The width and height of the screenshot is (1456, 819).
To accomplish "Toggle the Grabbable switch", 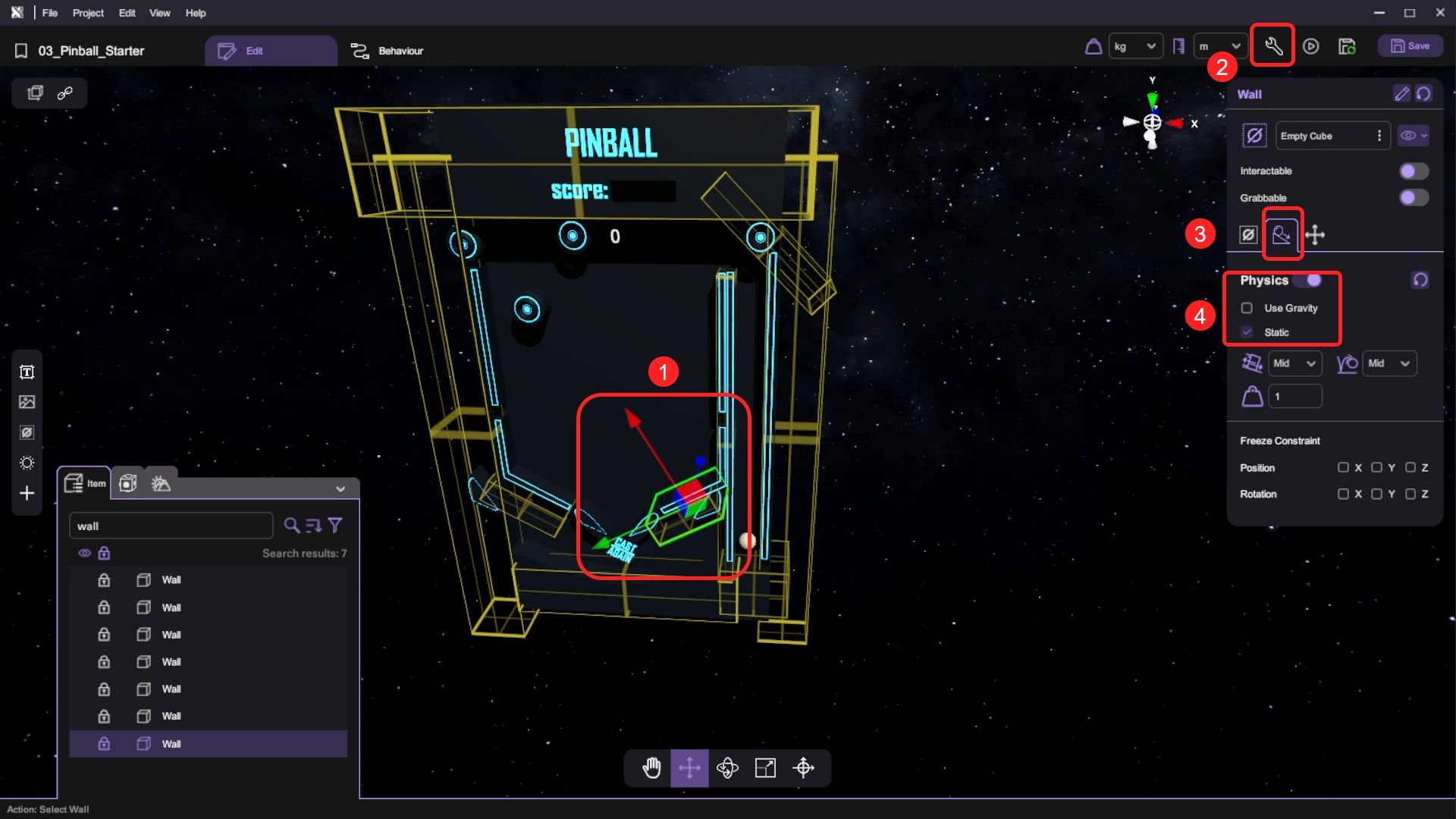I will pyautogui.click(x=1414, y=198).
